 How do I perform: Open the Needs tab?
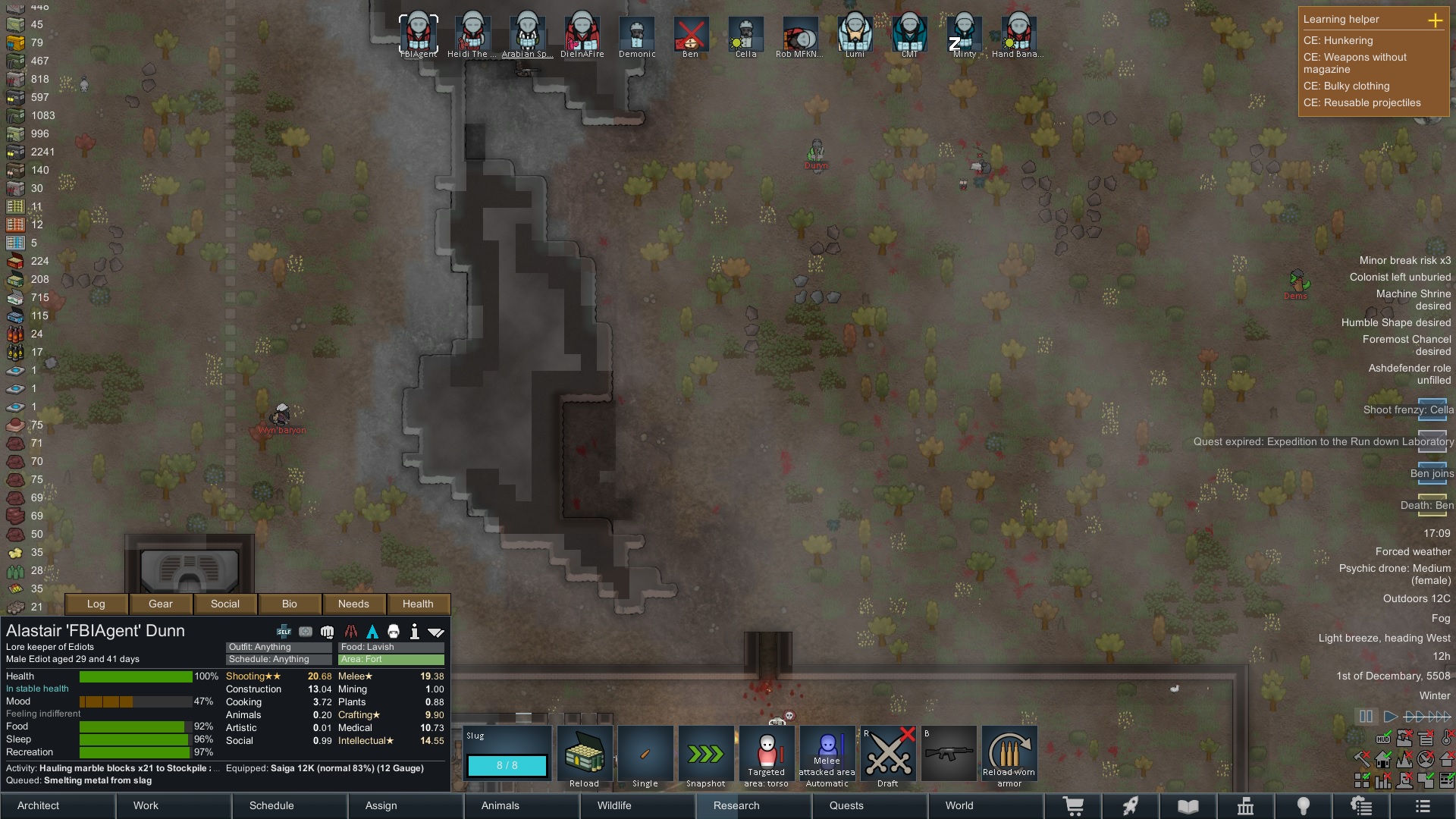pyautogui.click(x=353, y=604)
